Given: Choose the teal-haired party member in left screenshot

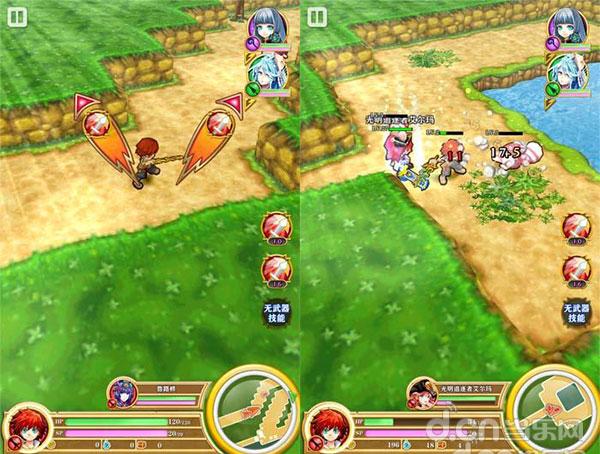Looking at the screenshot, I should click(x=268, y=72).
